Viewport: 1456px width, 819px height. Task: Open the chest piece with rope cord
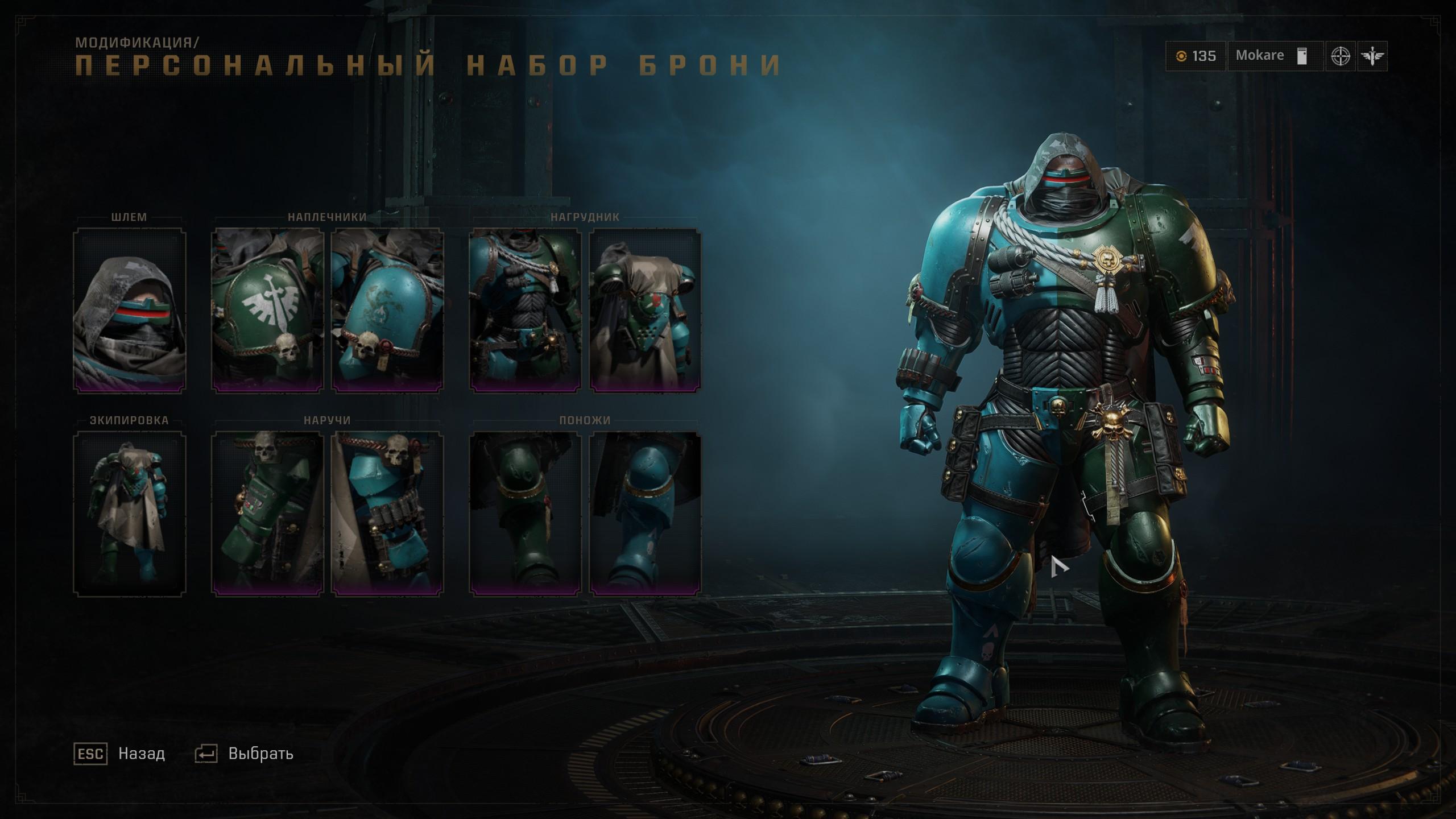click(525, 310)
